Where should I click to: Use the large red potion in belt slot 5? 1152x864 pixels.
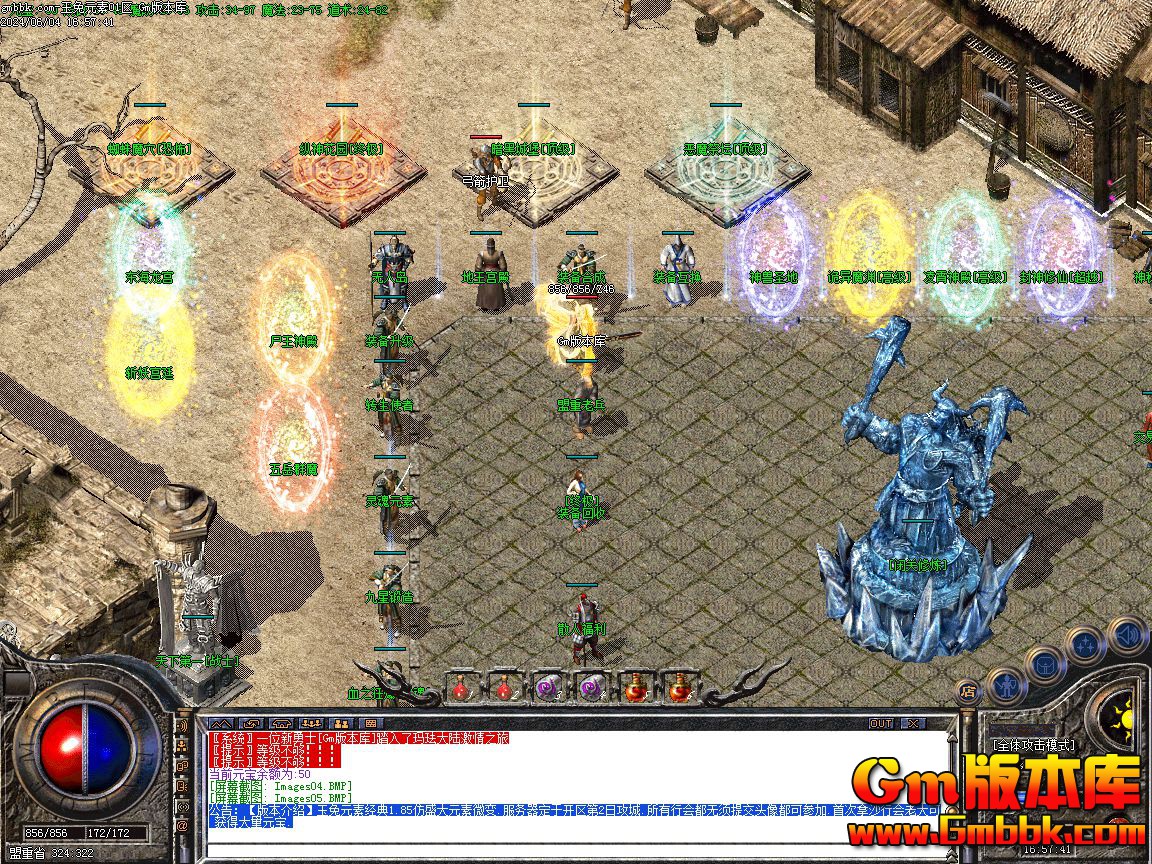[x=636, y=687]
